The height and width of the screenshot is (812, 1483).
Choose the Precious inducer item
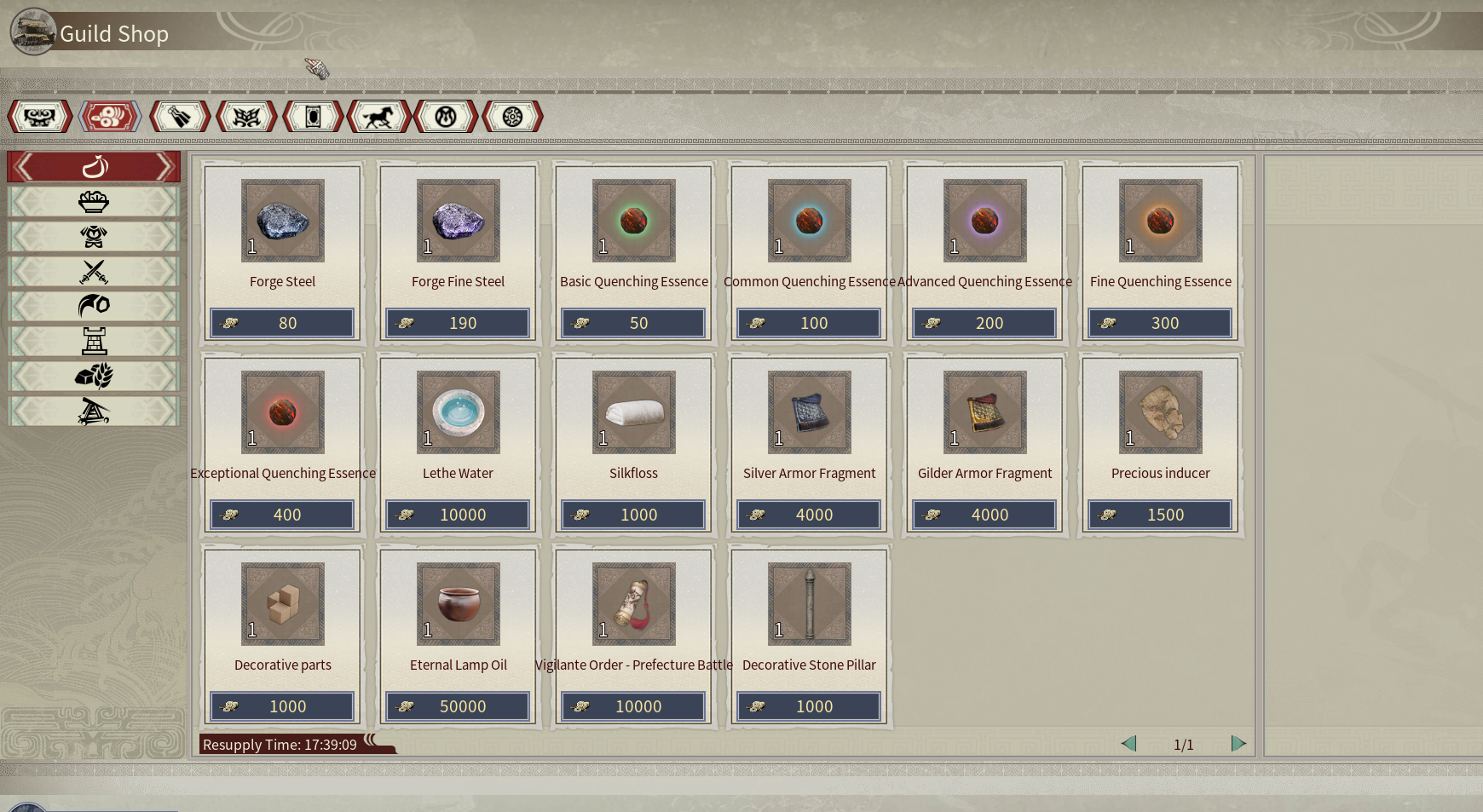point(1160,412)
